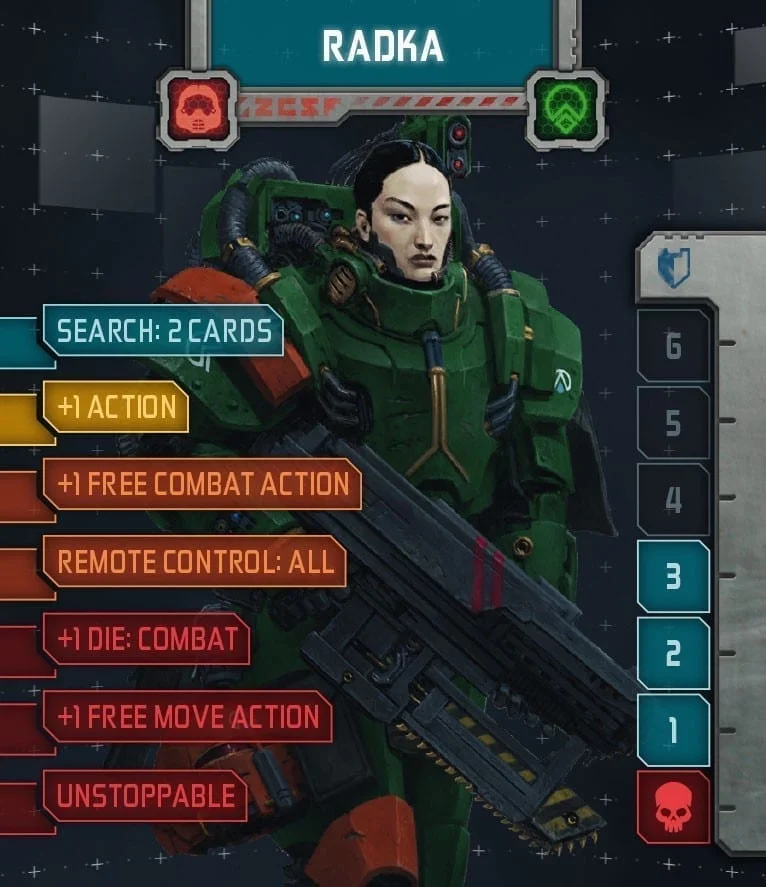Select the Remote Control: All skill
Screen dimensions: 766x887
[x=194, y=561]
